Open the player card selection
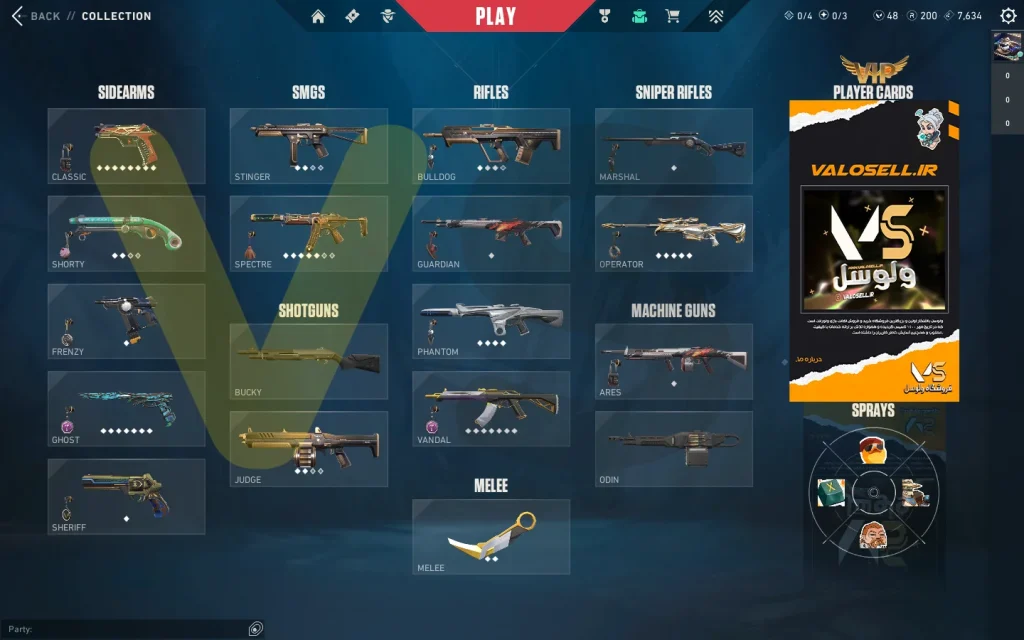 [874, 250]
